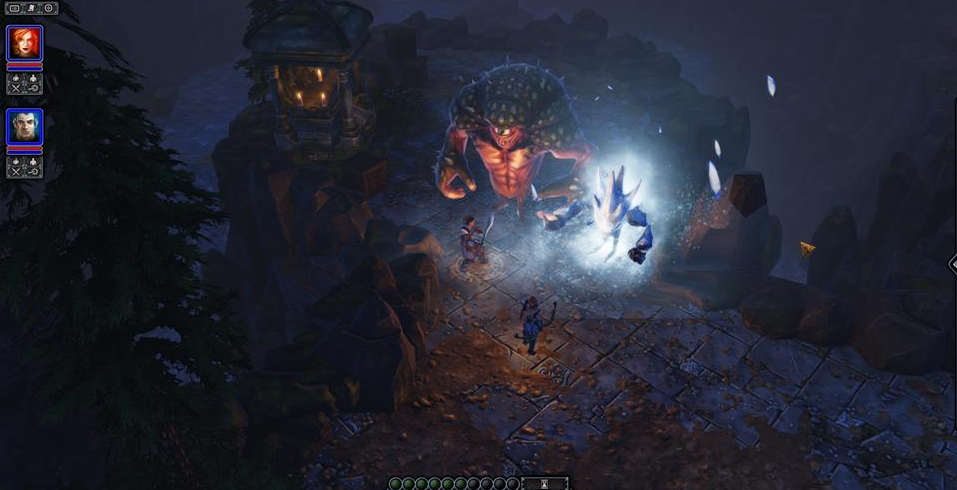Expand the side panel with the diamond arrow

[x=951, y=264]
